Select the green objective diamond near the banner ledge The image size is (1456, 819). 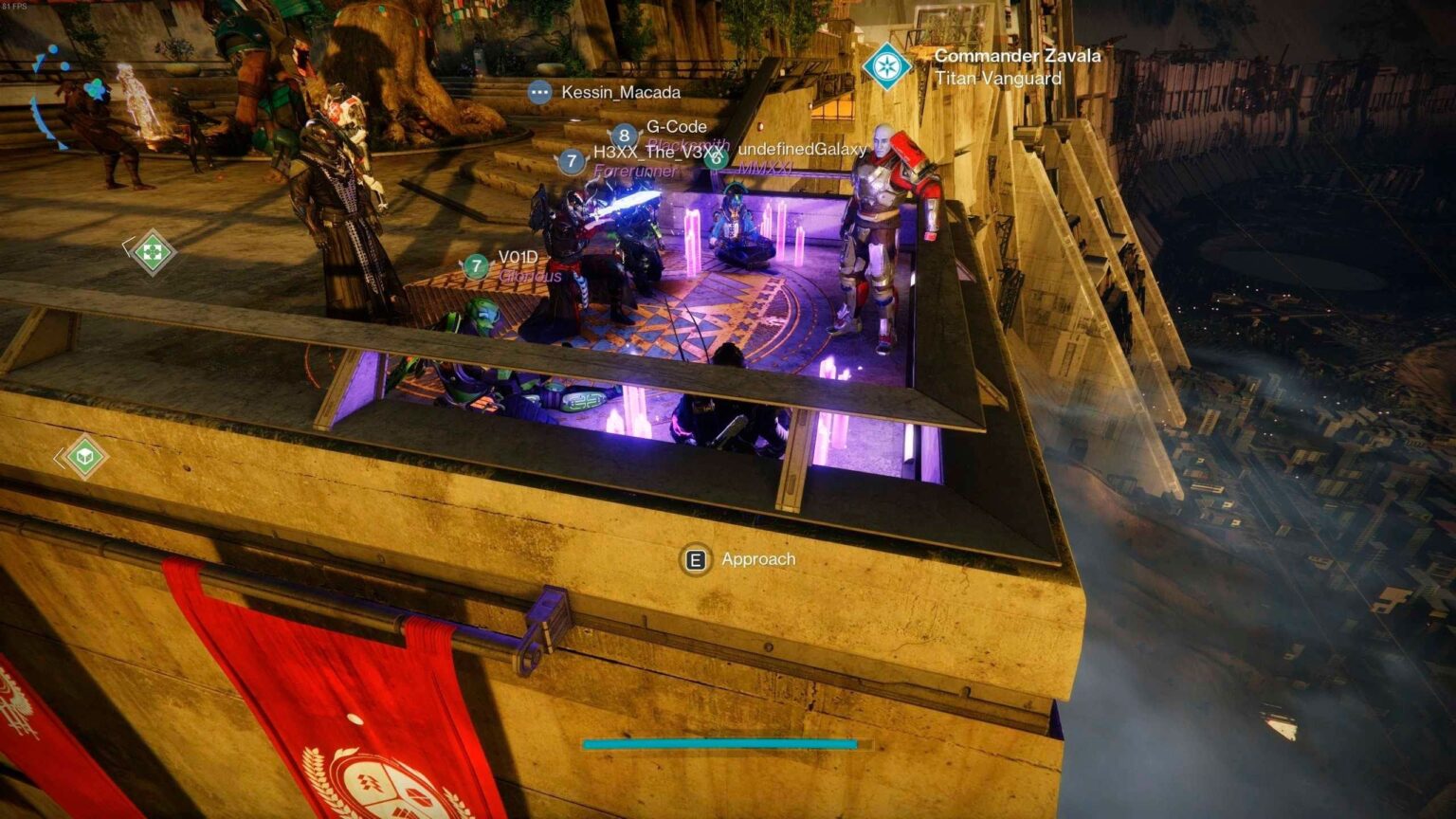click(85, 455)
